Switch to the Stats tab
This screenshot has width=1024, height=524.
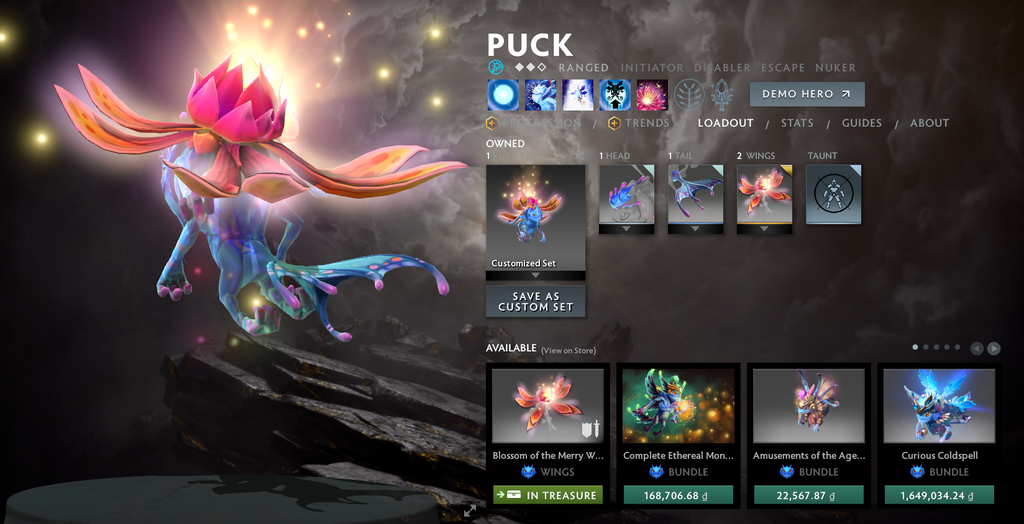point(797,123)
